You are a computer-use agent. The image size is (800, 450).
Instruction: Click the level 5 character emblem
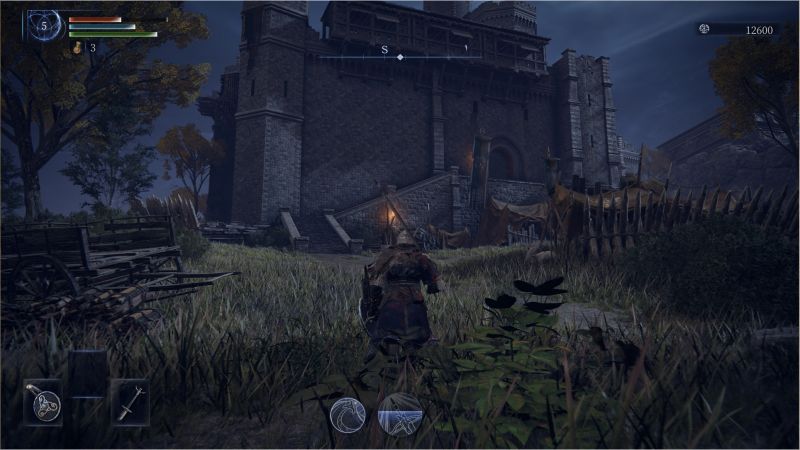coord(44,26)
